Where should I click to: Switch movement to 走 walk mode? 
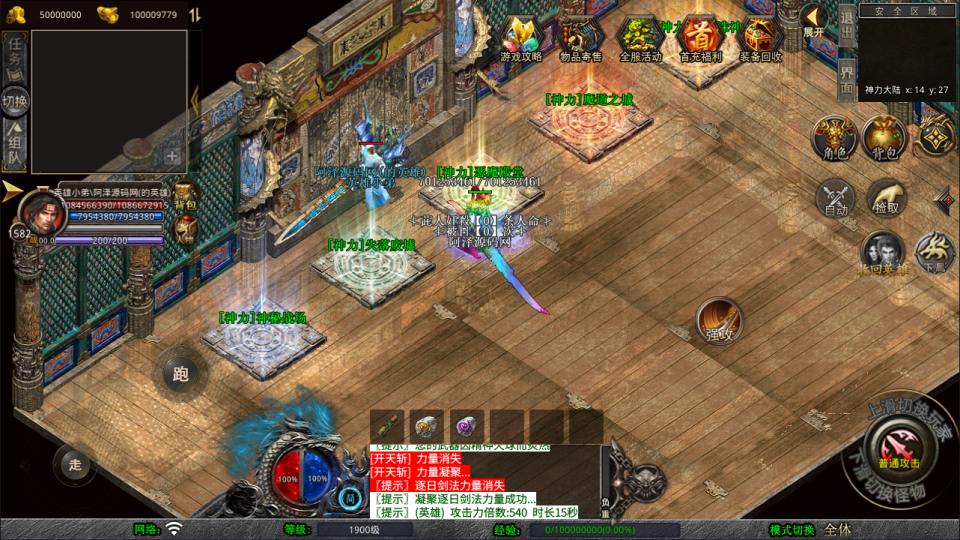(x=74, y=463)
